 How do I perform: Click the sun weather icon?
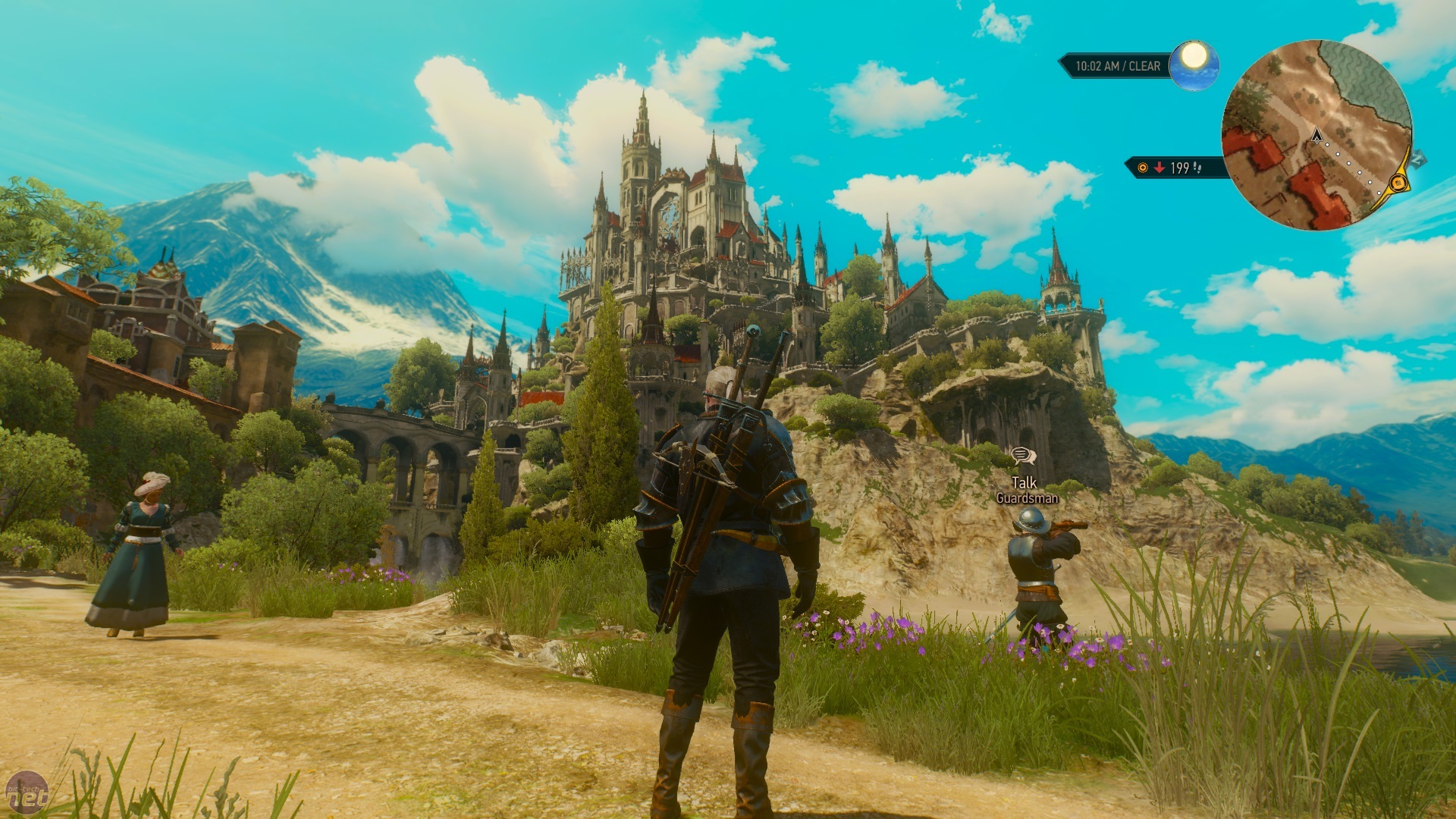tap(1194, 56)
